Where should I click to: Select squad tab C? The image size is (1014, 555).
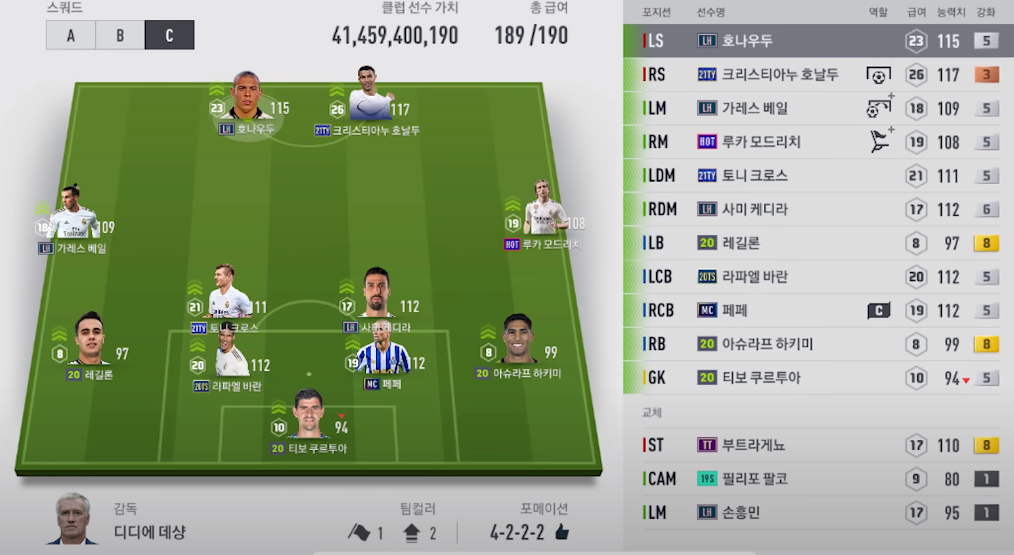[x=169, y=35]
